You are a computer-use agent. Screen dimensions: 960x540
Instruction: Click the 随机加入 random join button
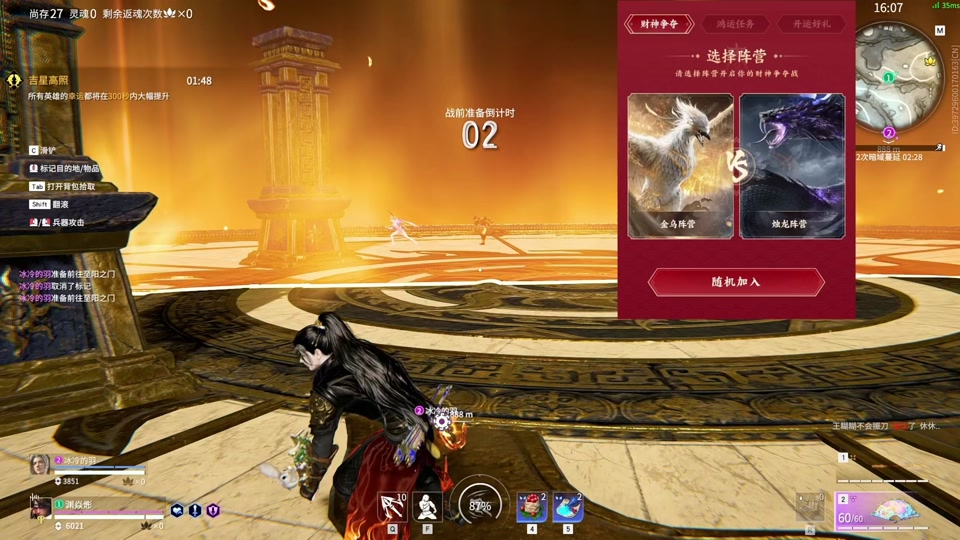736,282
